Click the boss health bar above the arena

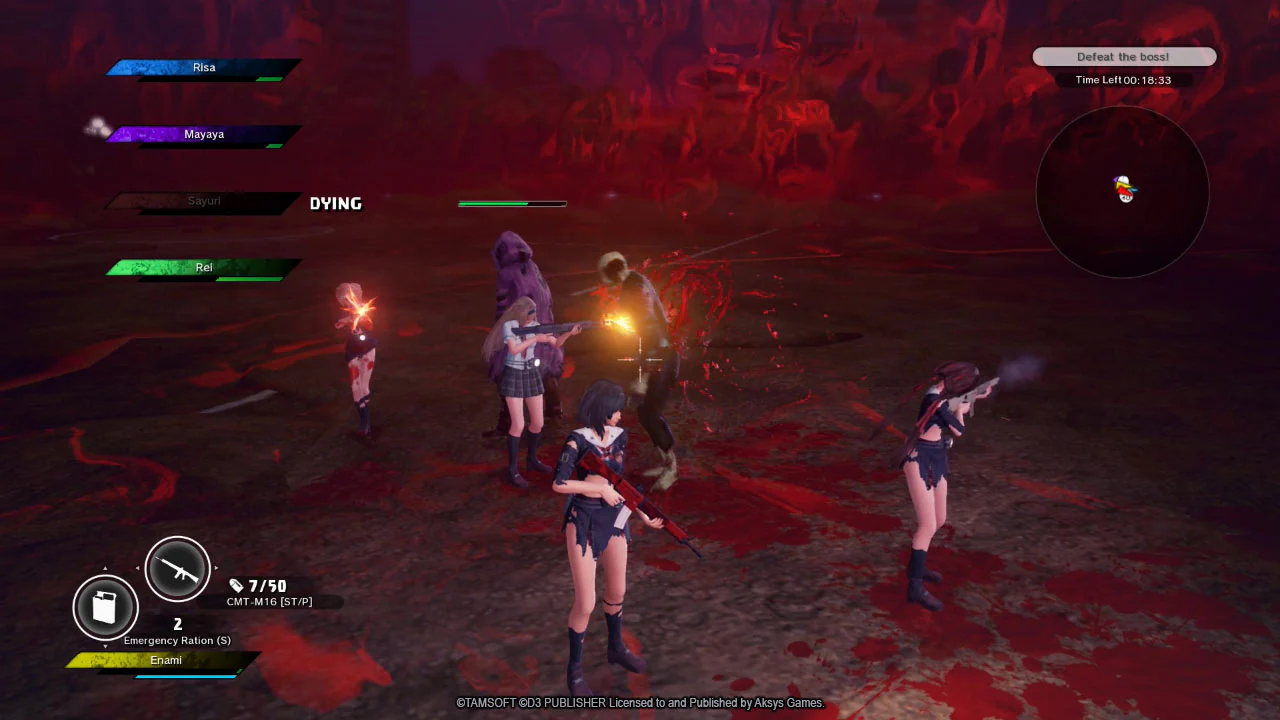[x=512, y=203]
